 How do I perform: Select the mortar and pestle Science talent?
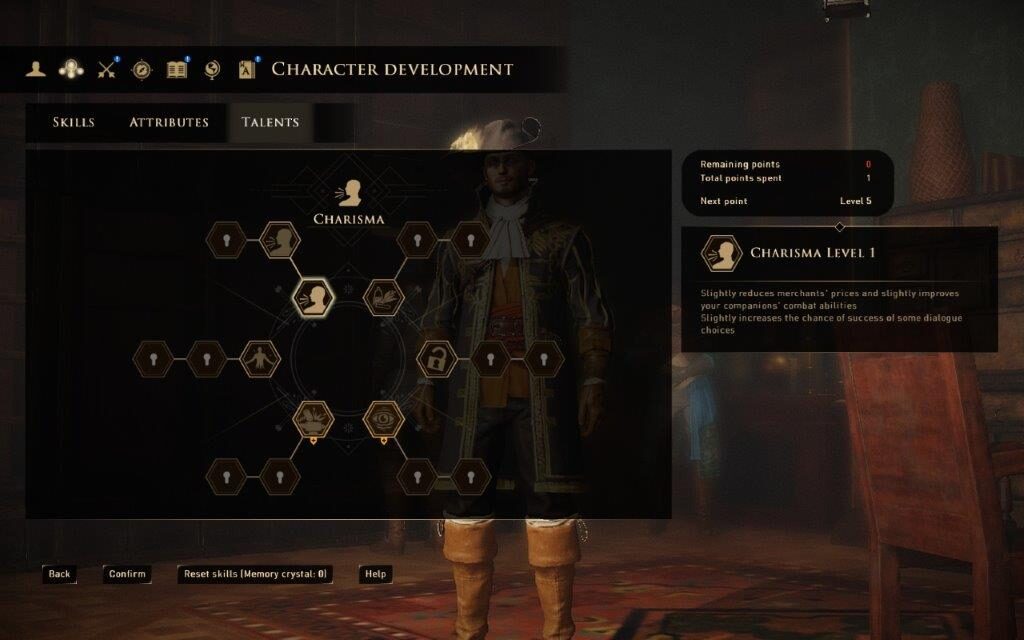point(313,419)
